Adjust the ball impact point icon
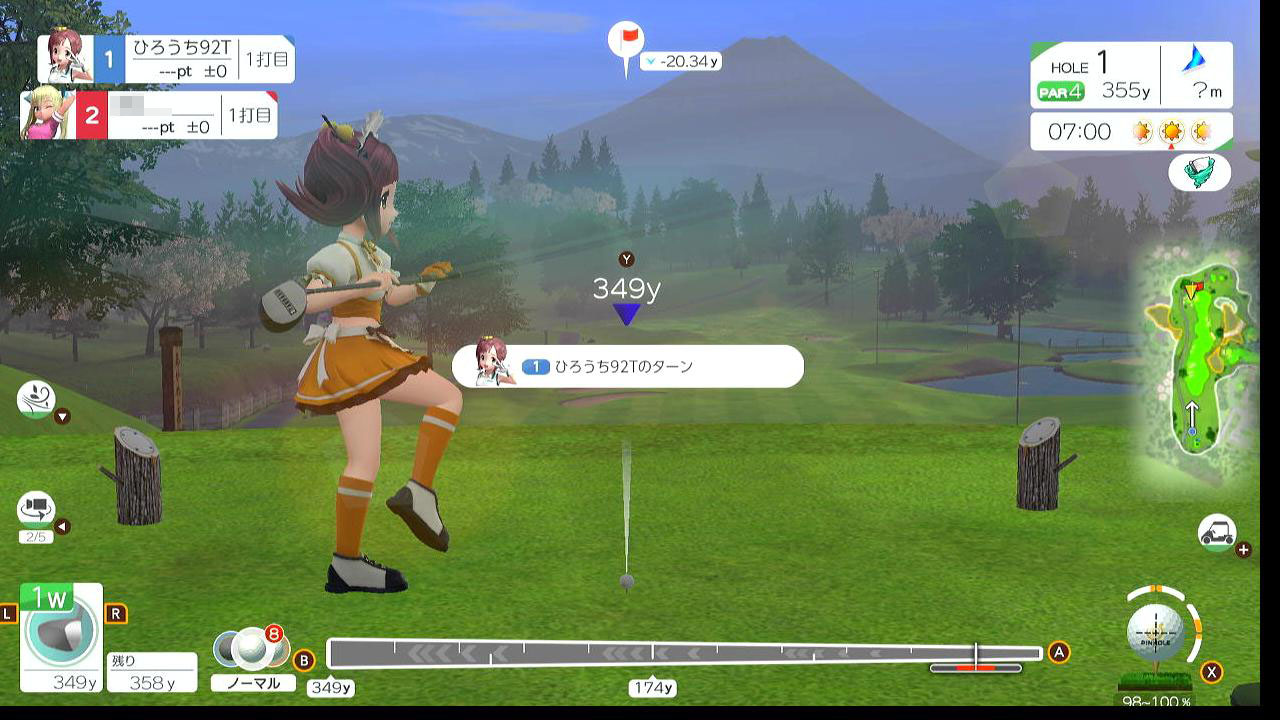Viewport: 1280px width, 720px height. pos(1157,632)
